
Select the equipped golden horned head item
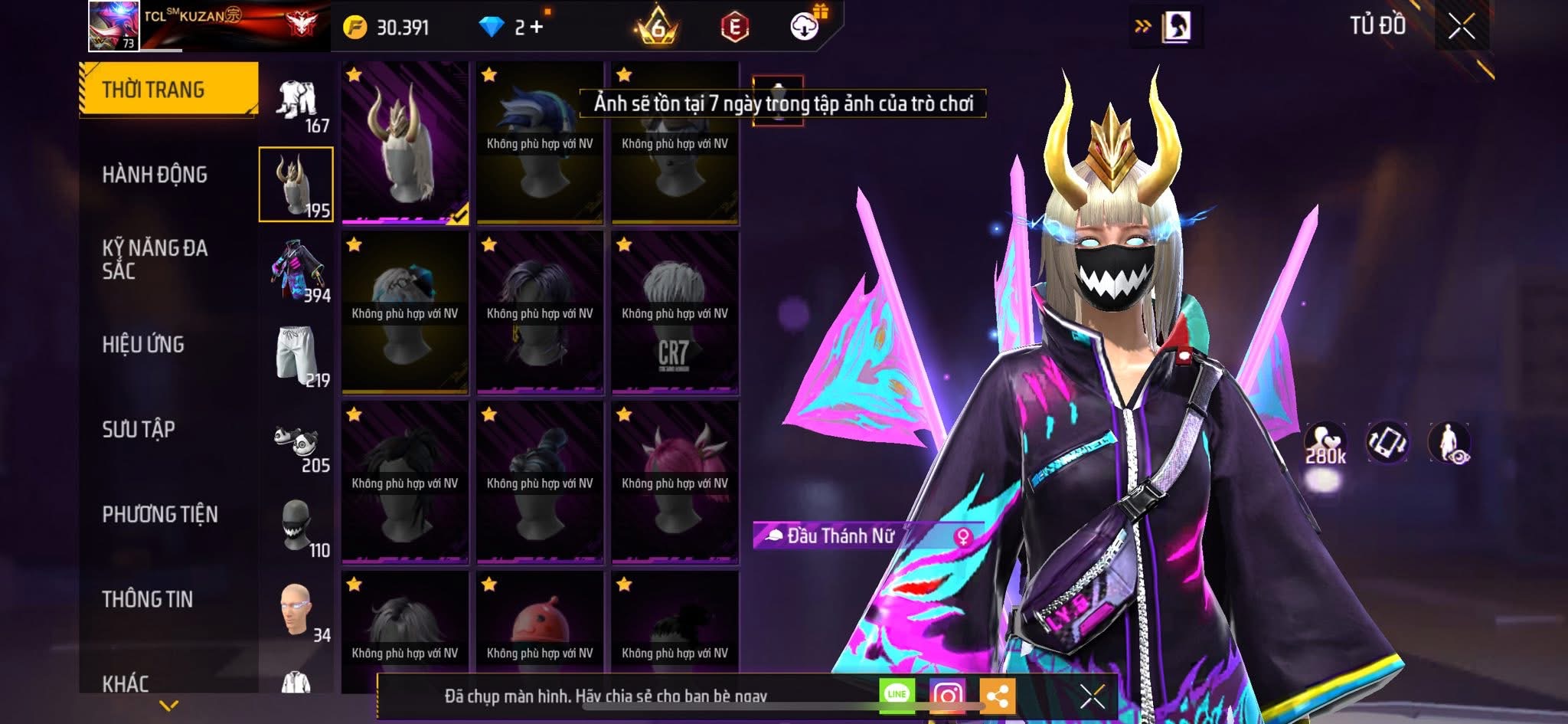[405, 143]
